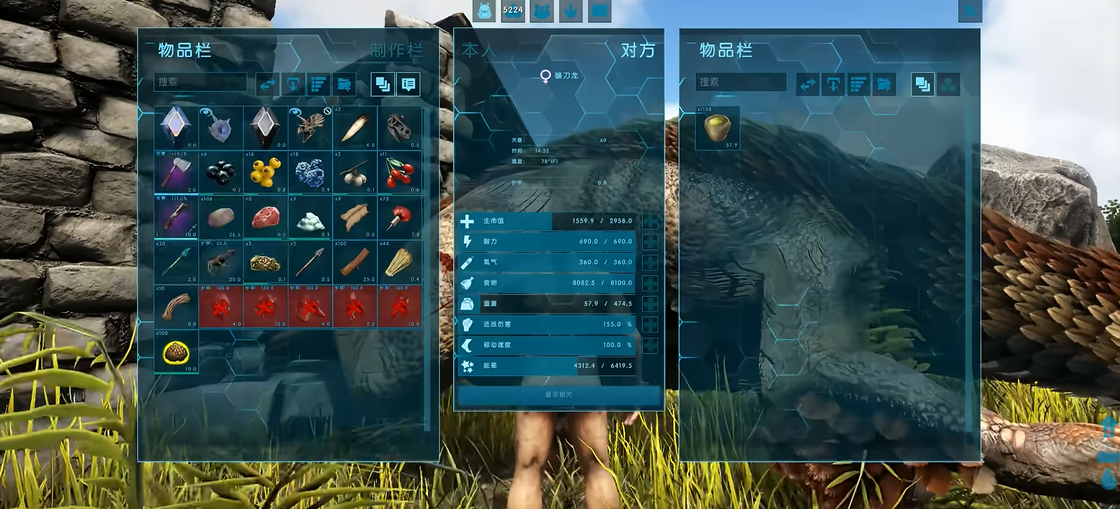Close the inventory with the X button

[x=969, y=11]
